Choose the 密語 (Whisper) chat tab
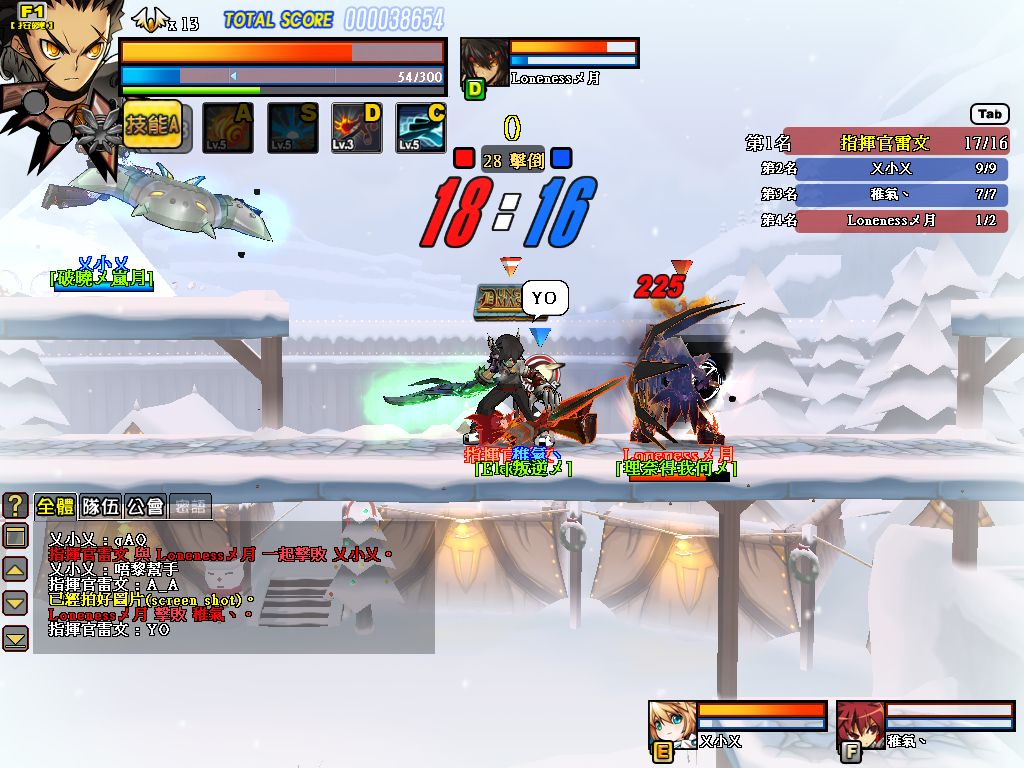Image resolution: width=1024 pixels, height=768 pixels. 190,506
